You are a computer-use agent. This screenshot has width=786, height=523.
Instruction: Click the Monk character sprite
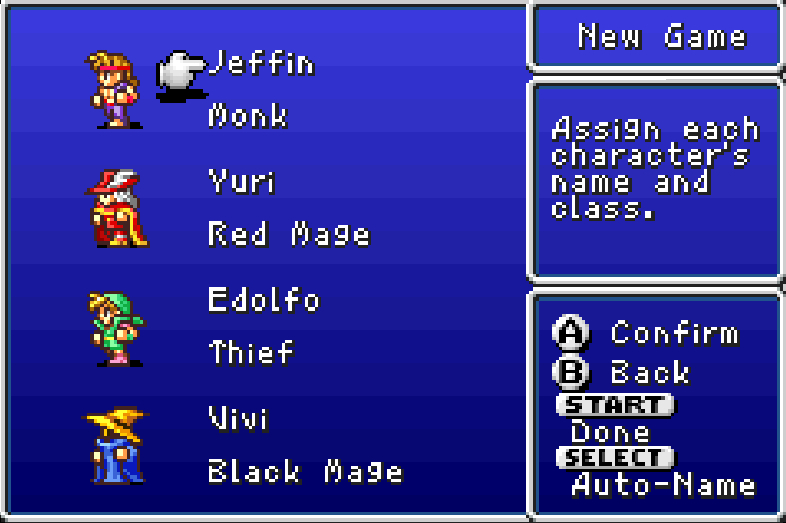tap(112, 90)
